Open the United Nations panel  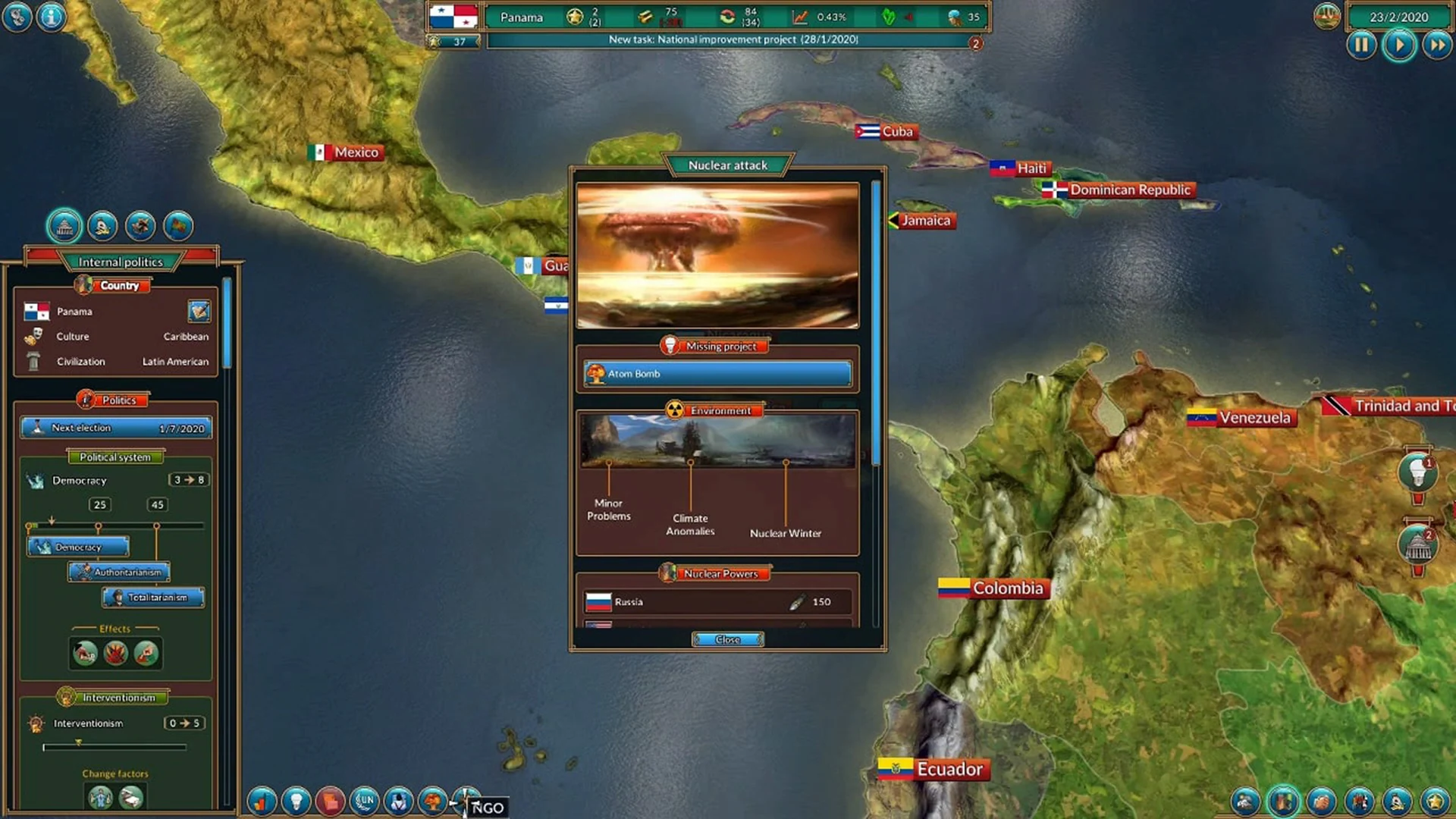tap(365, 800)
